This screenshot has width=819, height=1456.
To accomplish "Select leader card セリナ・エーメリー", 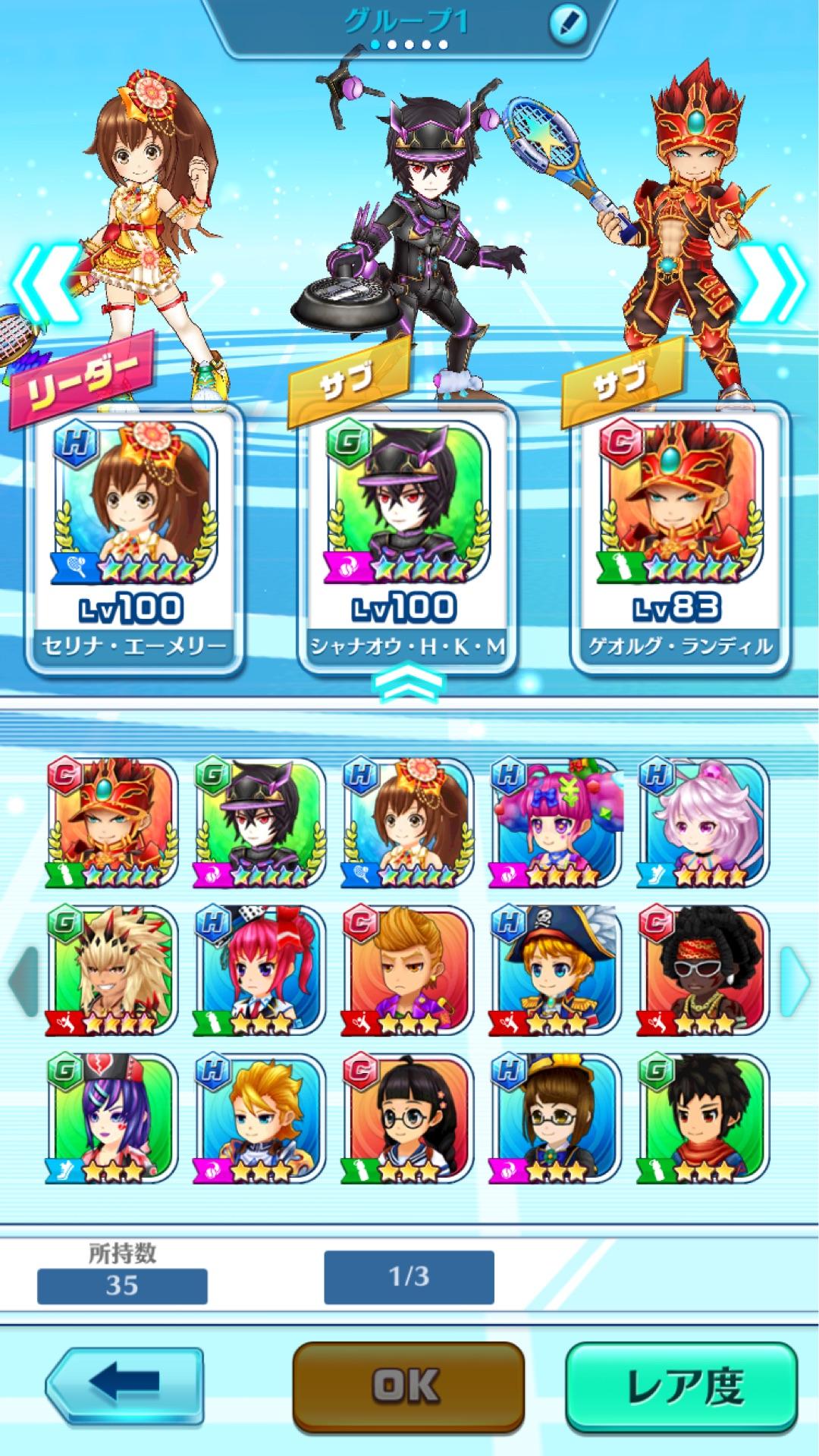I will click(x=134, y=538).
